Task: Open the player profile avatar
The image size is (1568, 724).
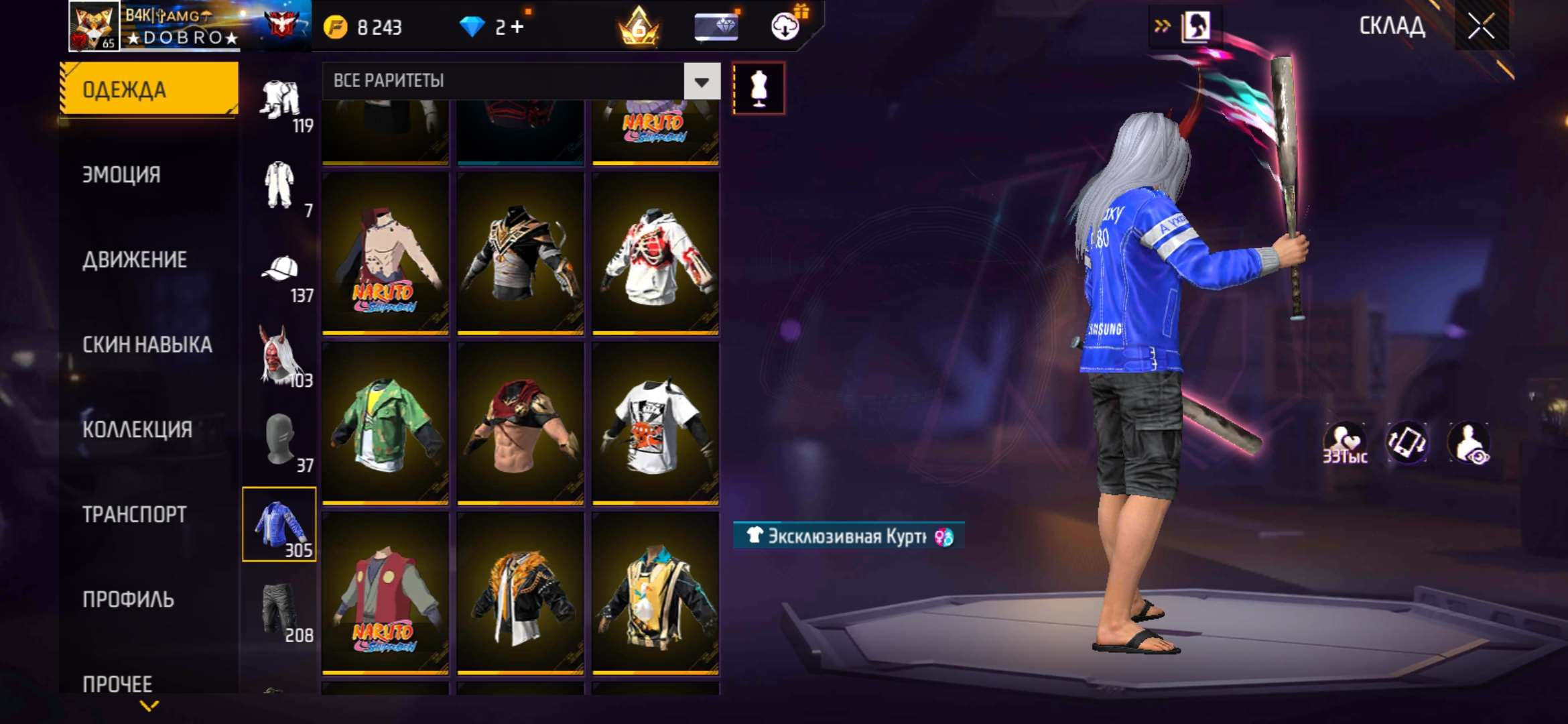Action: click(x=94, y=26)
